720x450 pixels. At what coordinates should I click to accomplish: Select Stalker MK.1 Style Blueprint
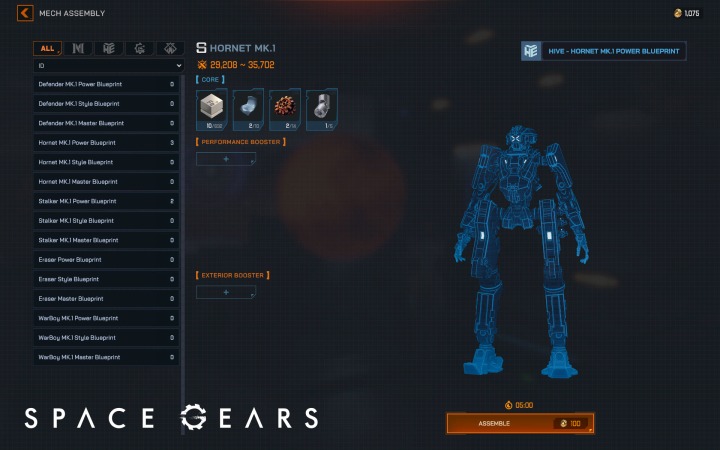point(107,221)
